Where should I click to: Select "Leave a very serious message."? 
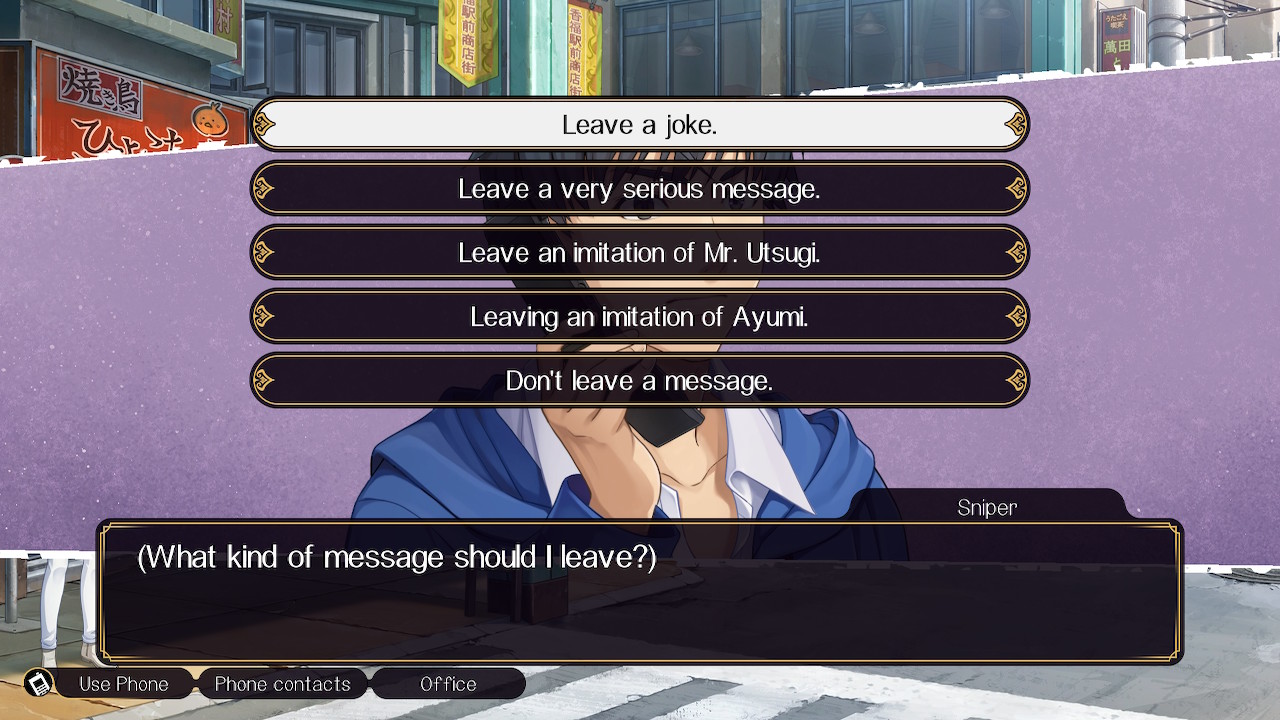click(x=639, y=189)
